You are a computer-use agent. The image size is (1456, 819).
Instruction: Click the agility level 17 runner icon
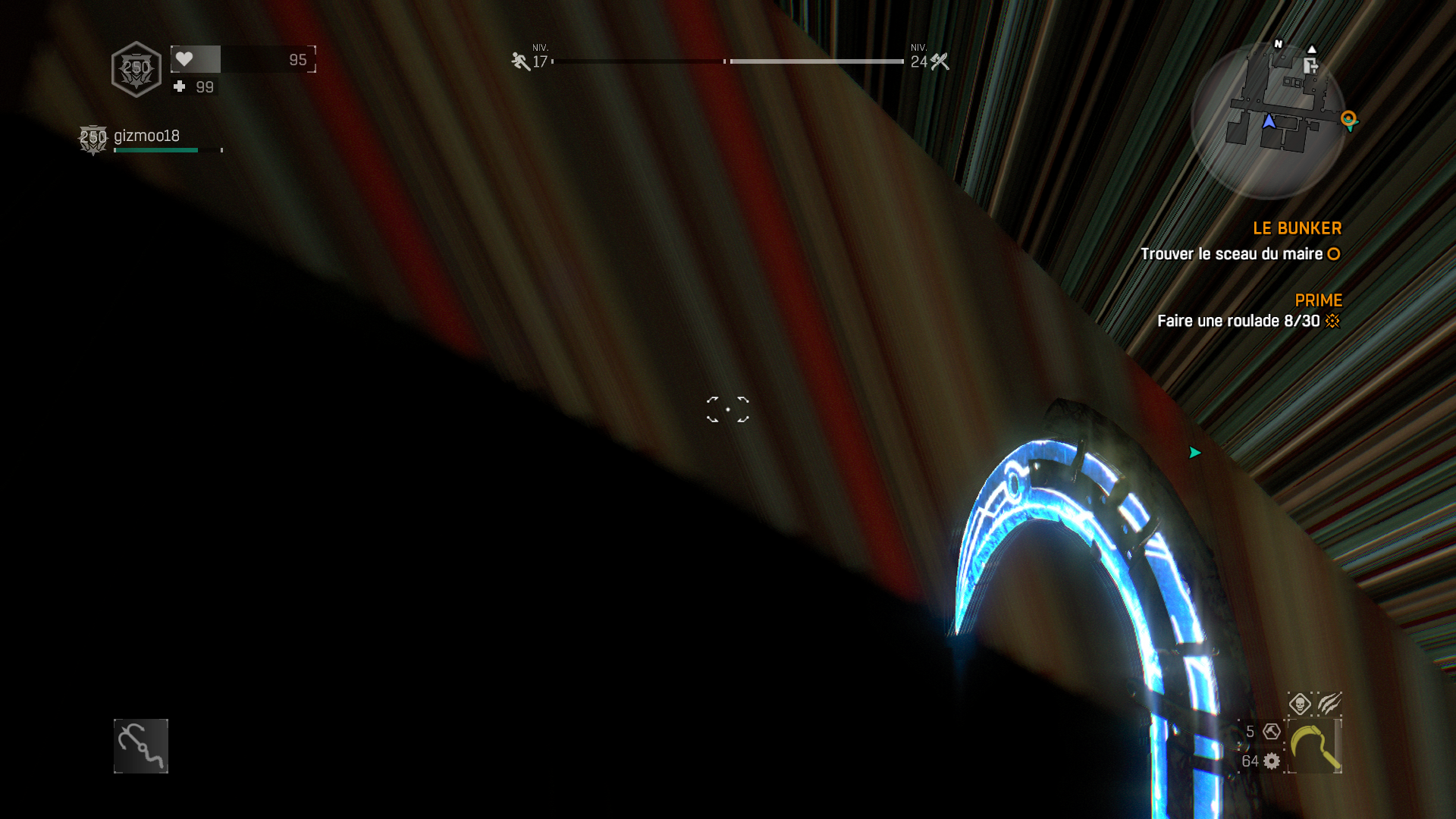(520, 61)
